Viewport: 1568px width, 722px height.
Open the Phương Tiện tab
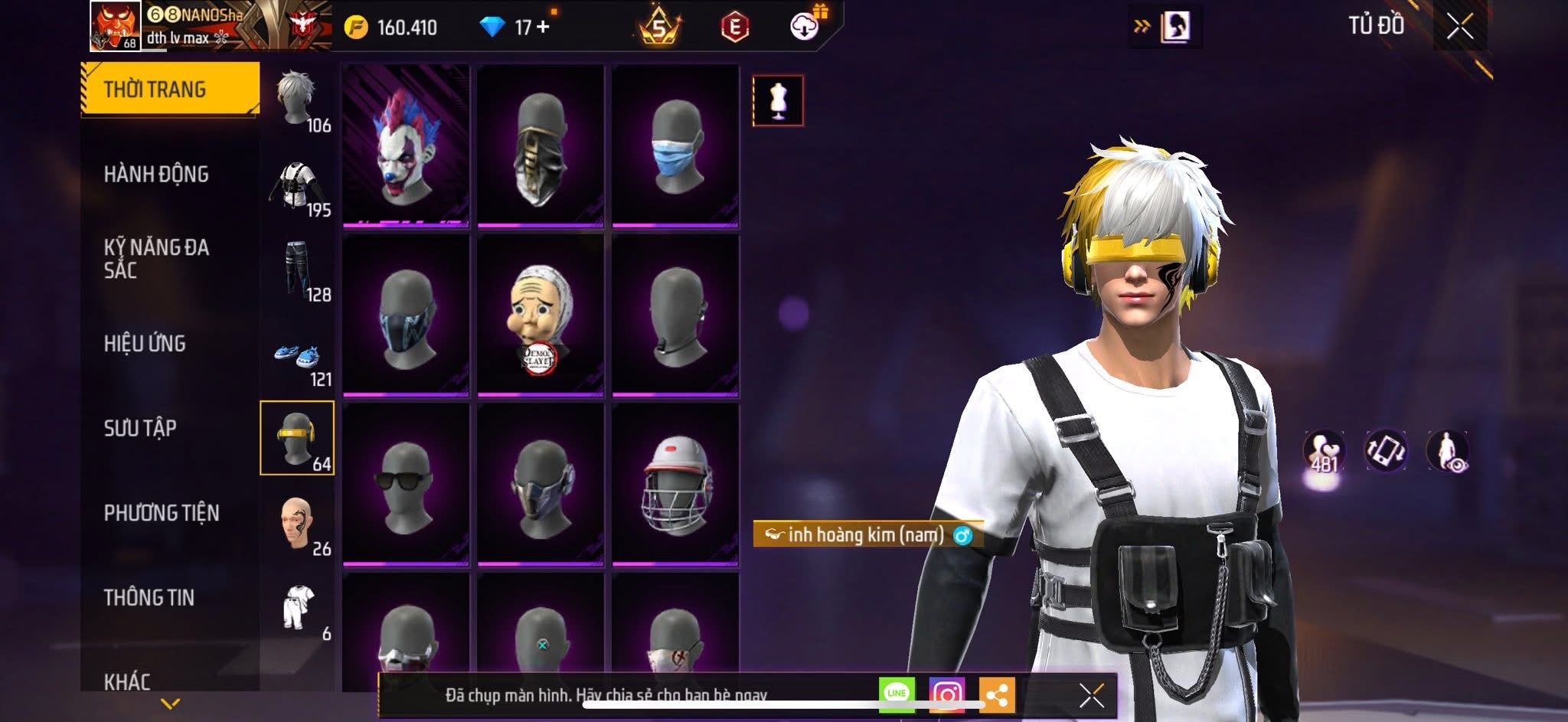(162, 513)
